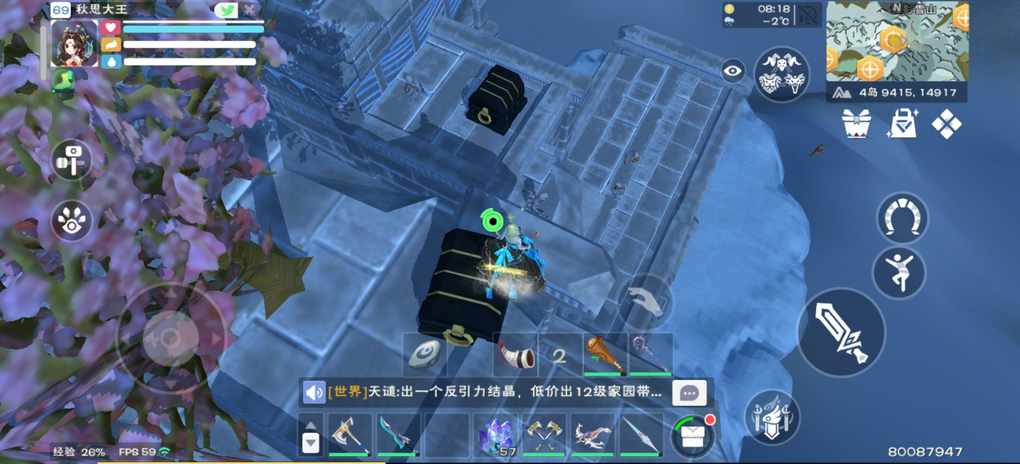
Task: Open the three beast masks menu
Action: click(x=782, y=75)
